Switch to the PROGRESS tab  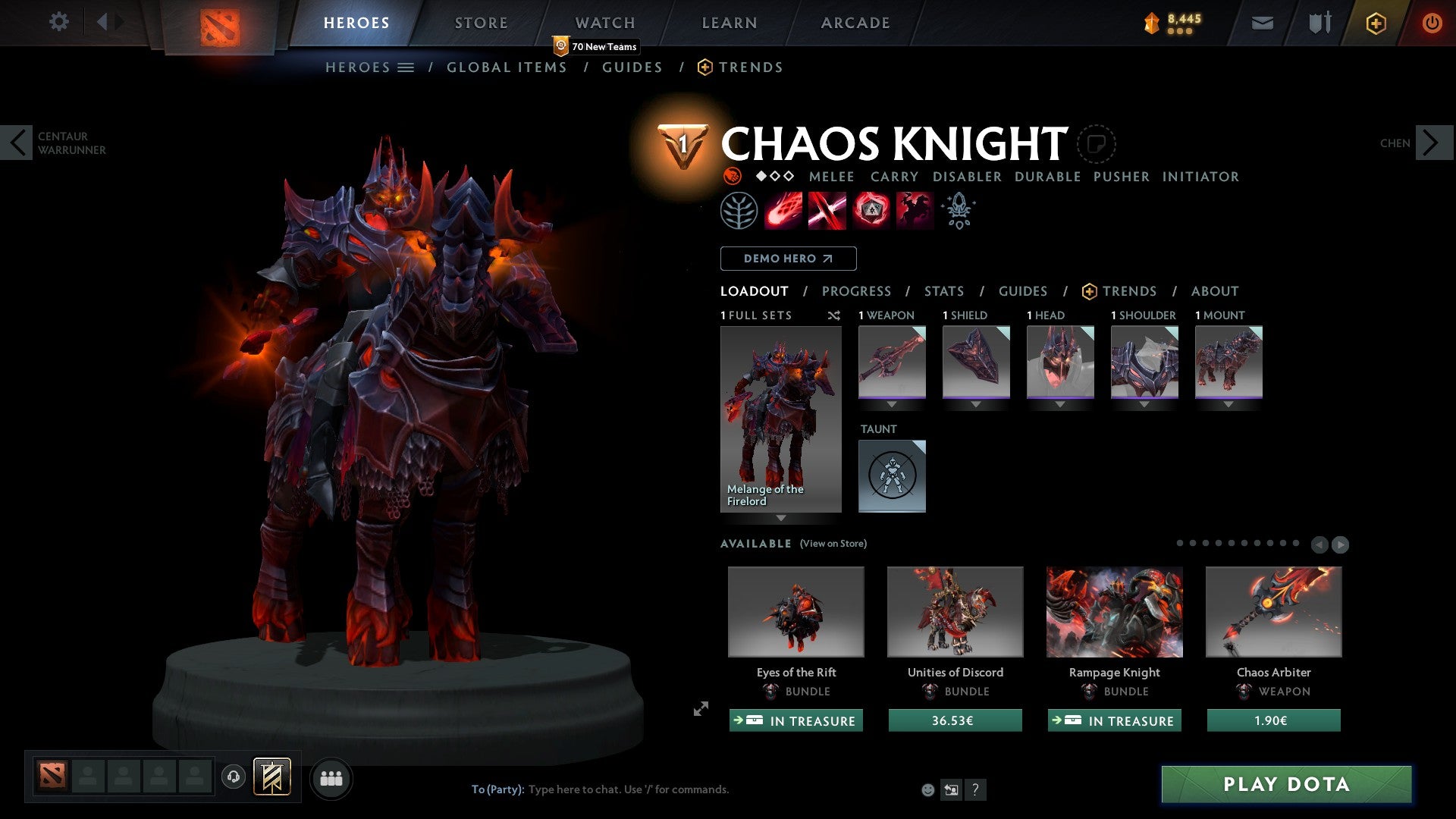click(x=857, y=291)
